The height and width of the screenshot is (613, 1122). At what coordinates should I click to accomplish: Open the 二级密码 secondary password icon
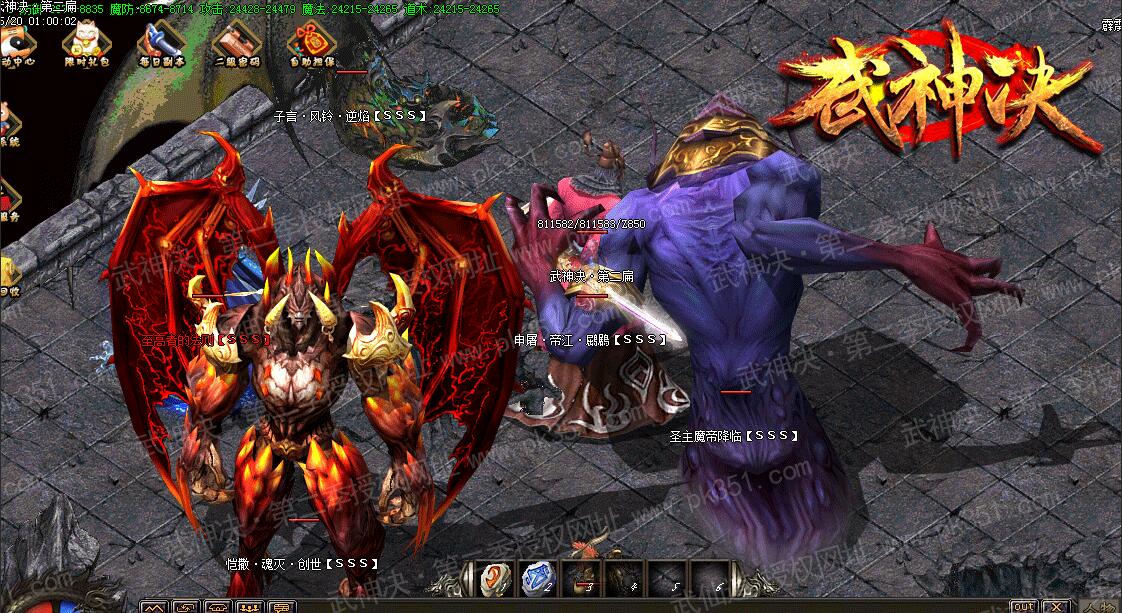(x=233, y=40)
